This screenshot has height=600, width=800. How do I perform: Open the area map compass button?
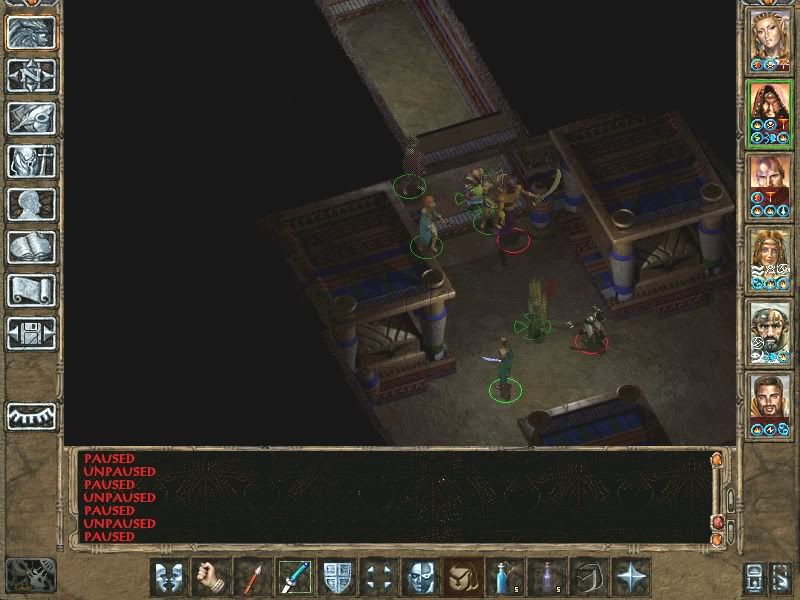pyautogui.click(x=31, y=76)
